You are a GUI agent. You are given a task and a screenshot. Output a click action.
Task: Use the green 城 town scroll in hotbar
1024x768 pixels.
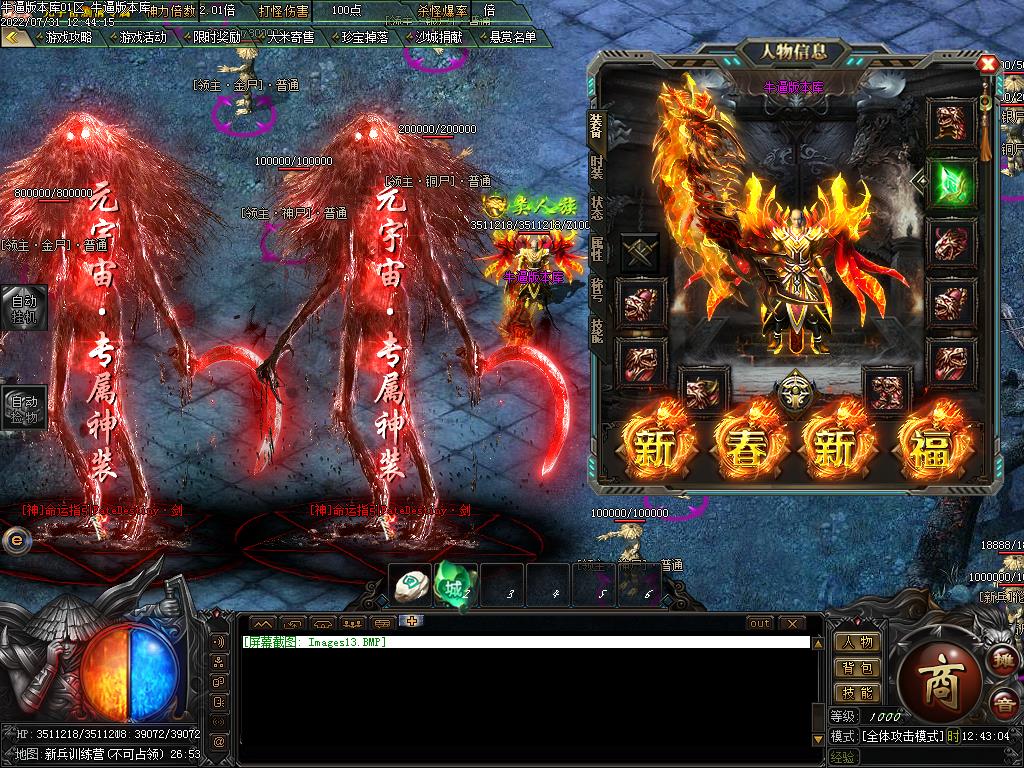(453, 586)
